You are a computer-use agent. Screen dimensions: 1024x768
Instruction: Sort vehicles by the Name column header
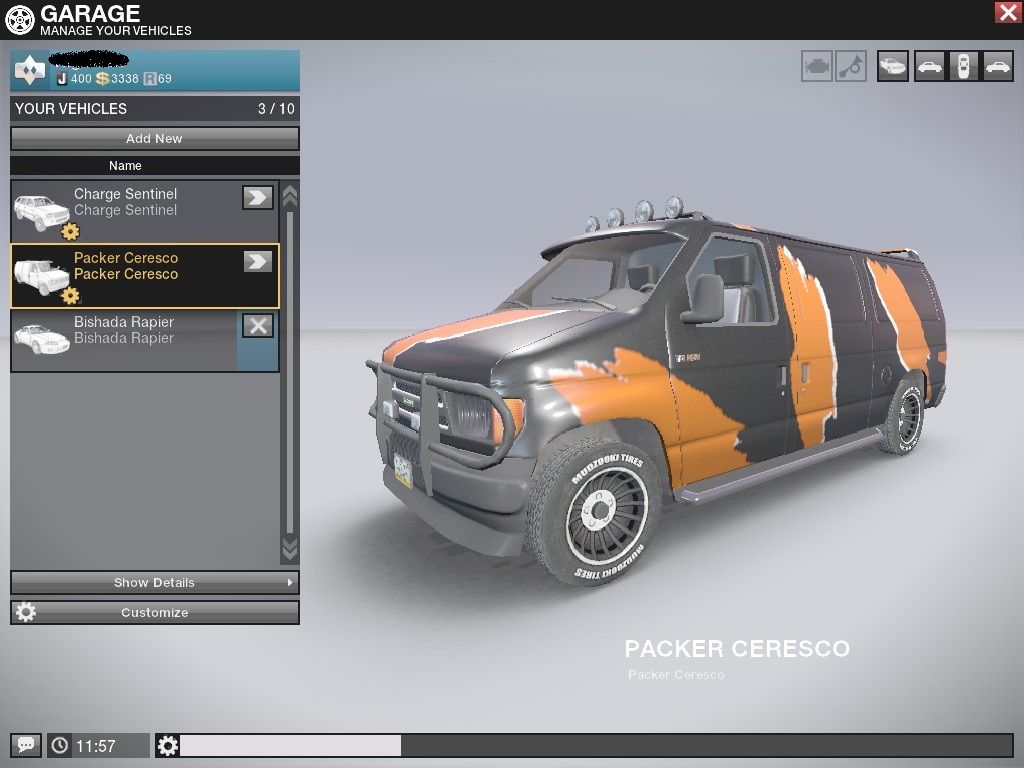125,165
